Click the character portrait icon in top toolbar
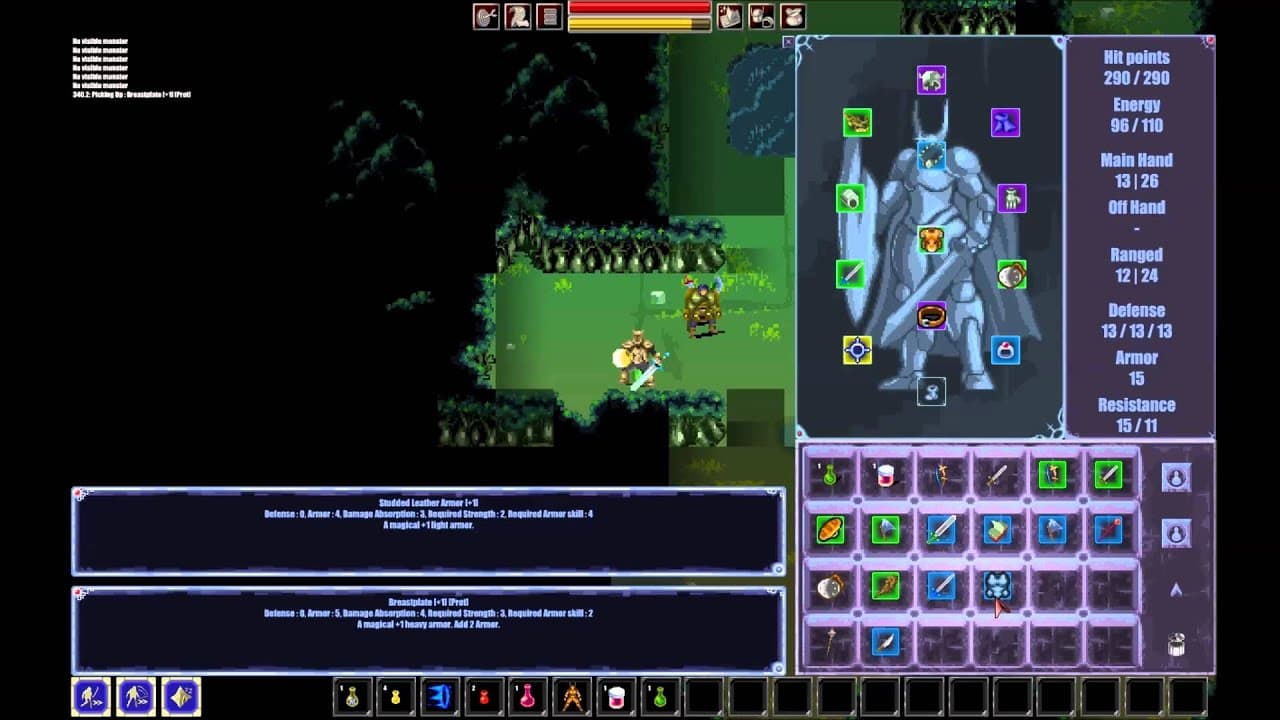 click(518, 15)
